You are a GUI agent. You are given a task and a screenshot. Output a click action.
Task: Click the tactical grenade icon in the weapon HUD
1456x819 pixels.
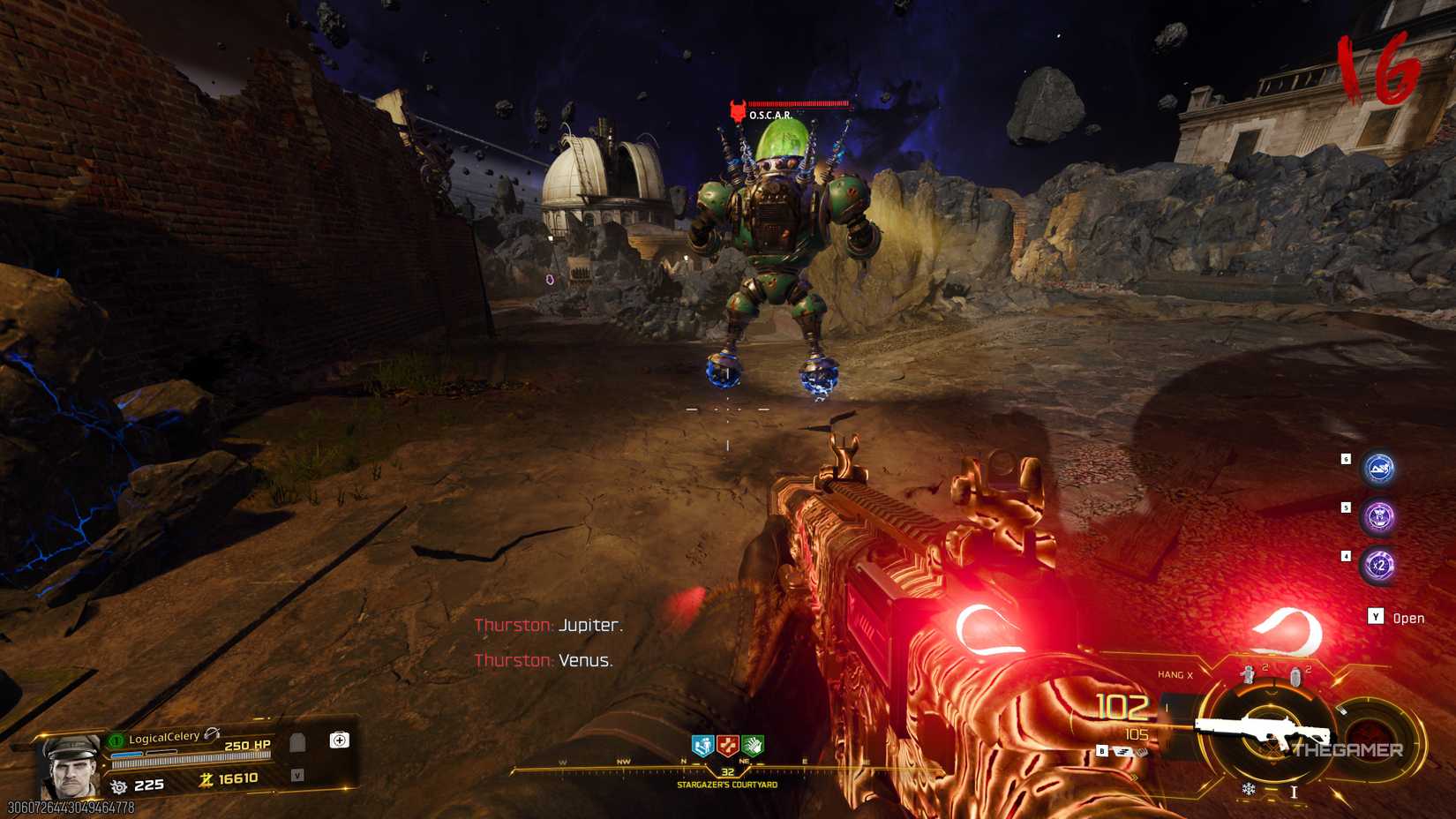pos(1296,676)
